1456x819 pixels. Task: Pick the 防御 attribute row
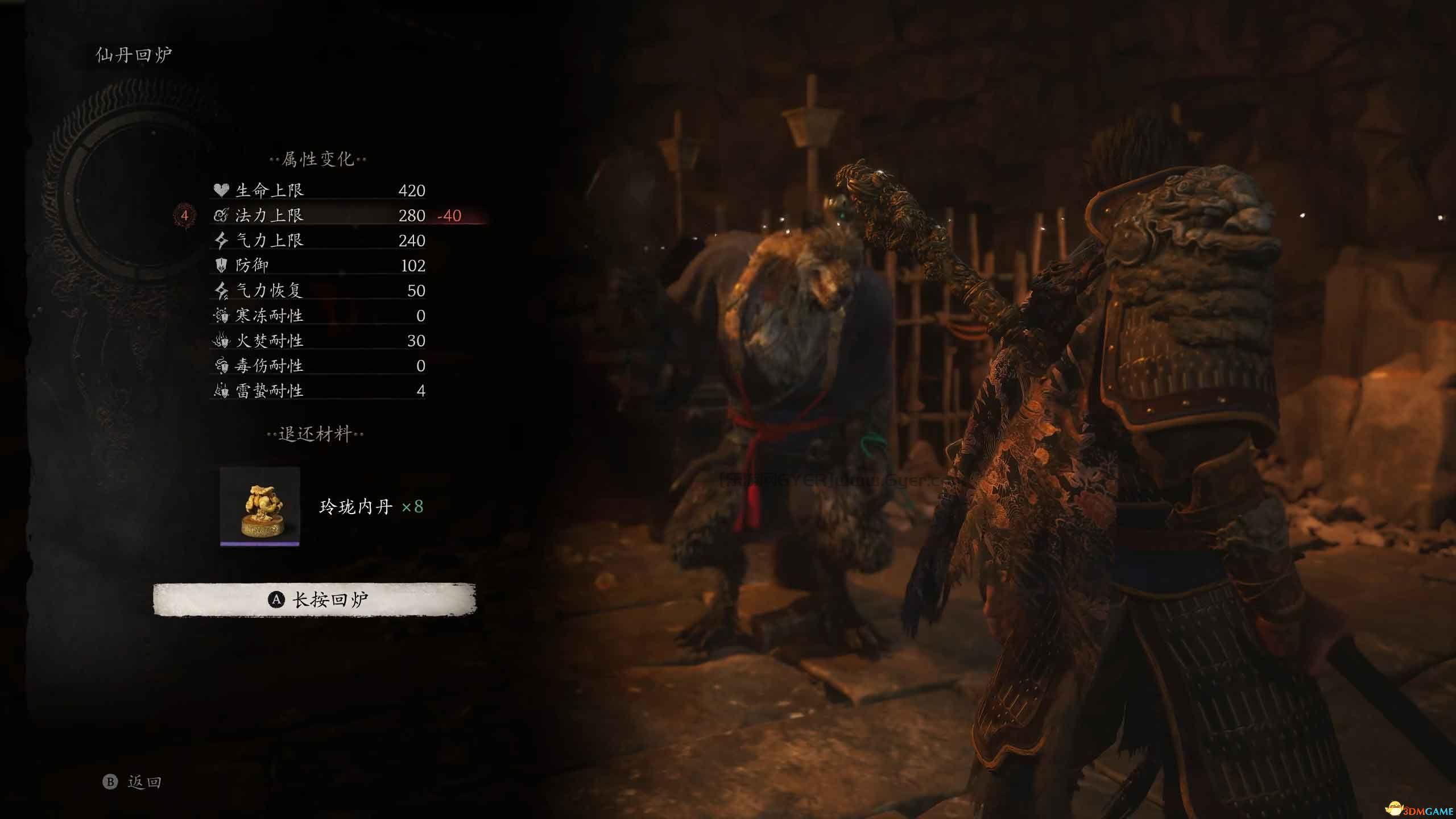[x=318, y=266]
